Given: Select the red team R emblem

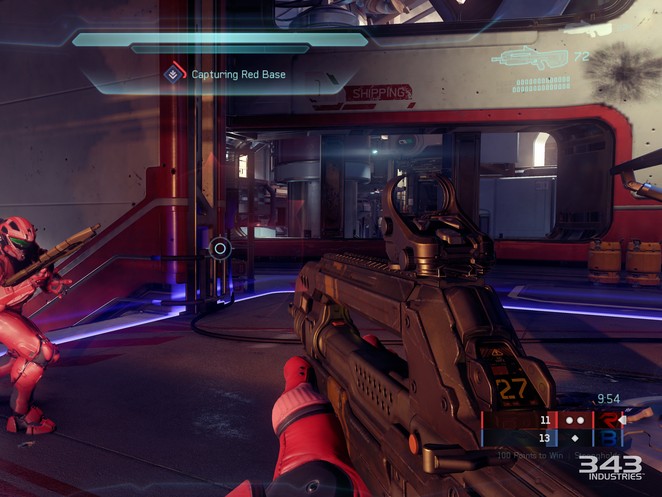Looking at the screenshot, I should pyautogui.click(x=608, y=421).
